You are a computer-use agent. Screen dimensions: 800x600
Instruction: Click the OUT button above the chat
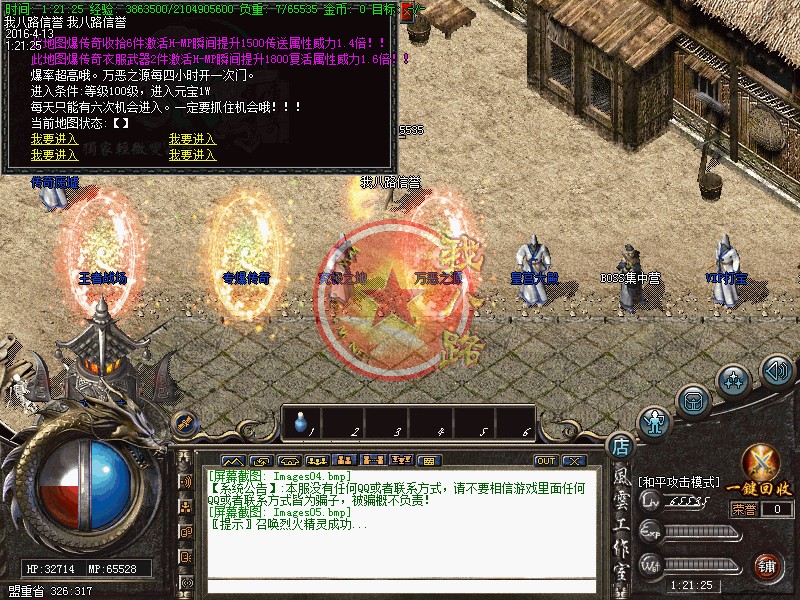coord(545,460)
